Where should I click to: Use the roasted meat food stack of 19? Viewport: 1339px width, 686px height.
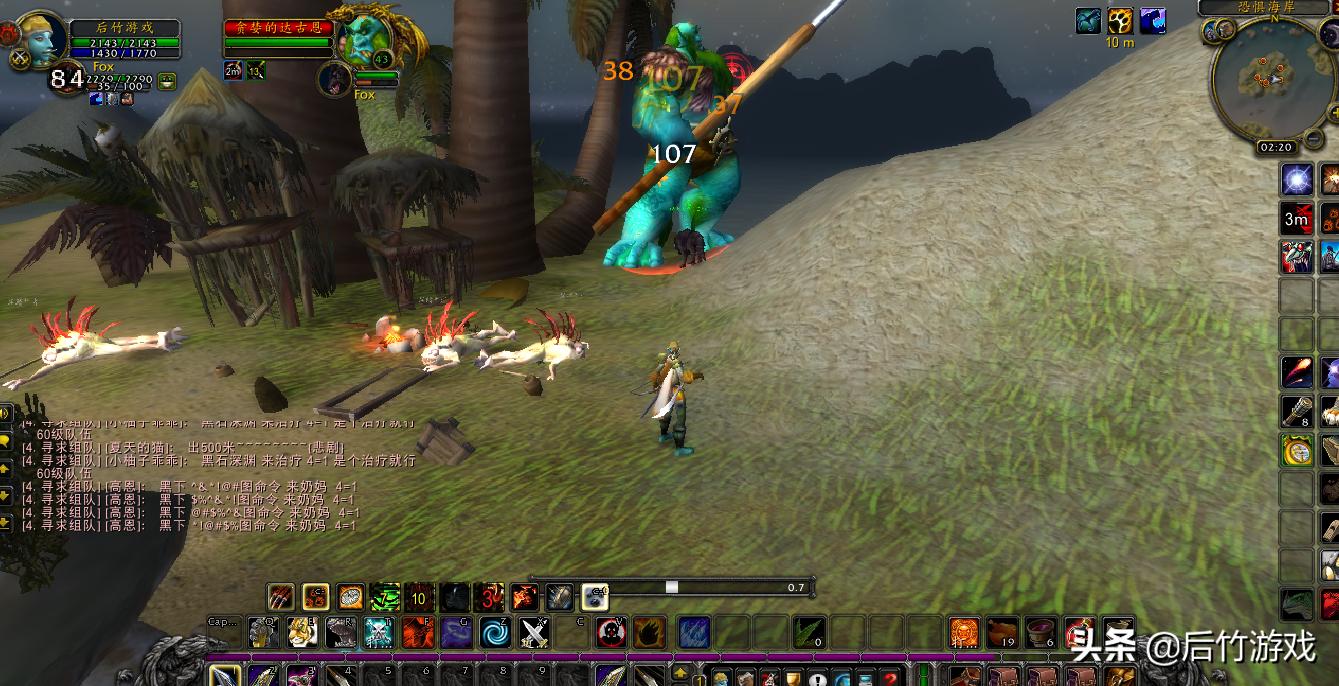pyautogui.click(x=1002, y=632)
